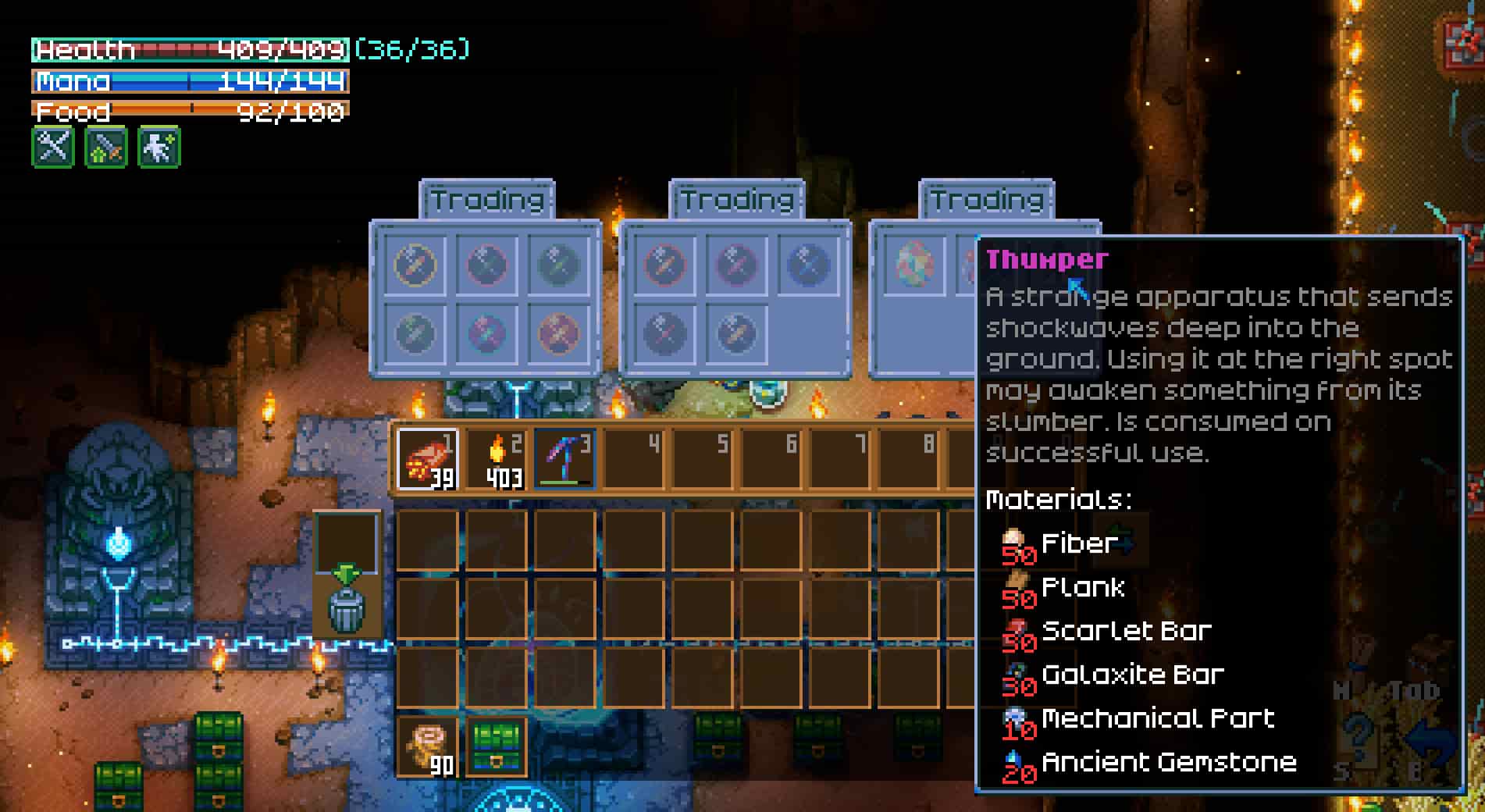The height and width of the screenshot is (812, 1485).
Task: Expand the first Trading window header
Action: (485, 199)
